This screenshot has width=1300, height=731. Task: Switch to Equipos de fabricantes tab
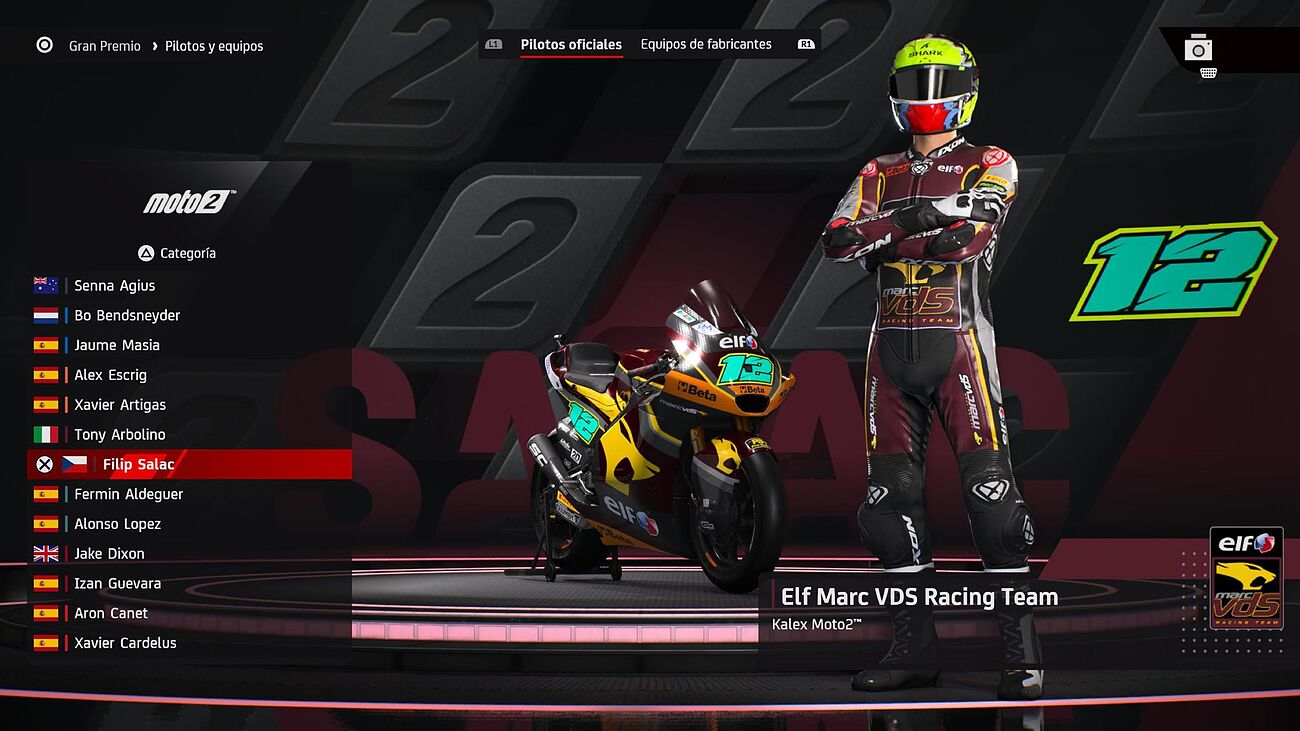(x=706, y=44)
